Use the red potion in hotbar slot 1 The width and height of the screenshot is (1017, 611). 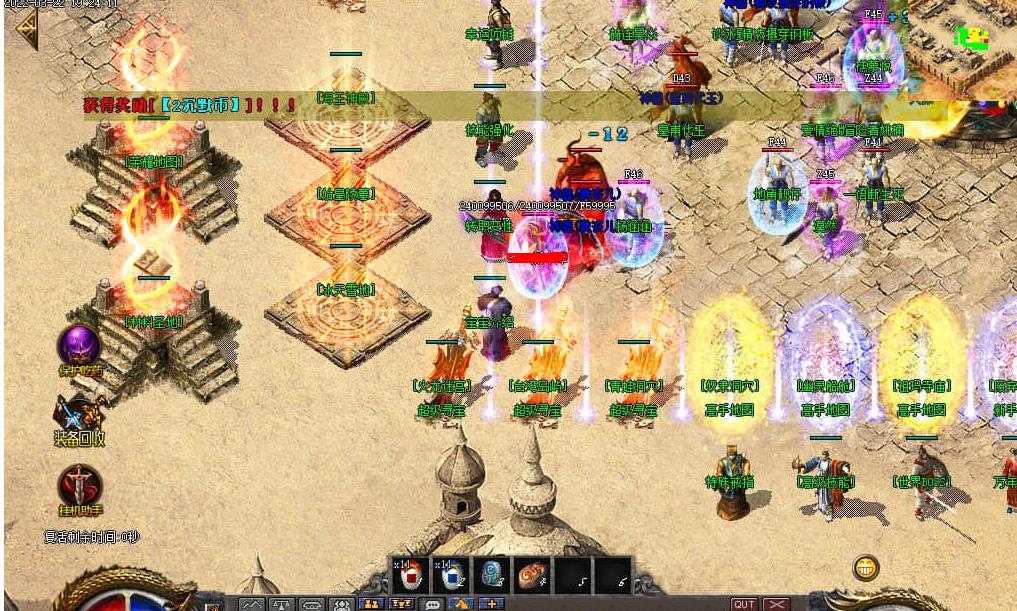click(409, 576)
